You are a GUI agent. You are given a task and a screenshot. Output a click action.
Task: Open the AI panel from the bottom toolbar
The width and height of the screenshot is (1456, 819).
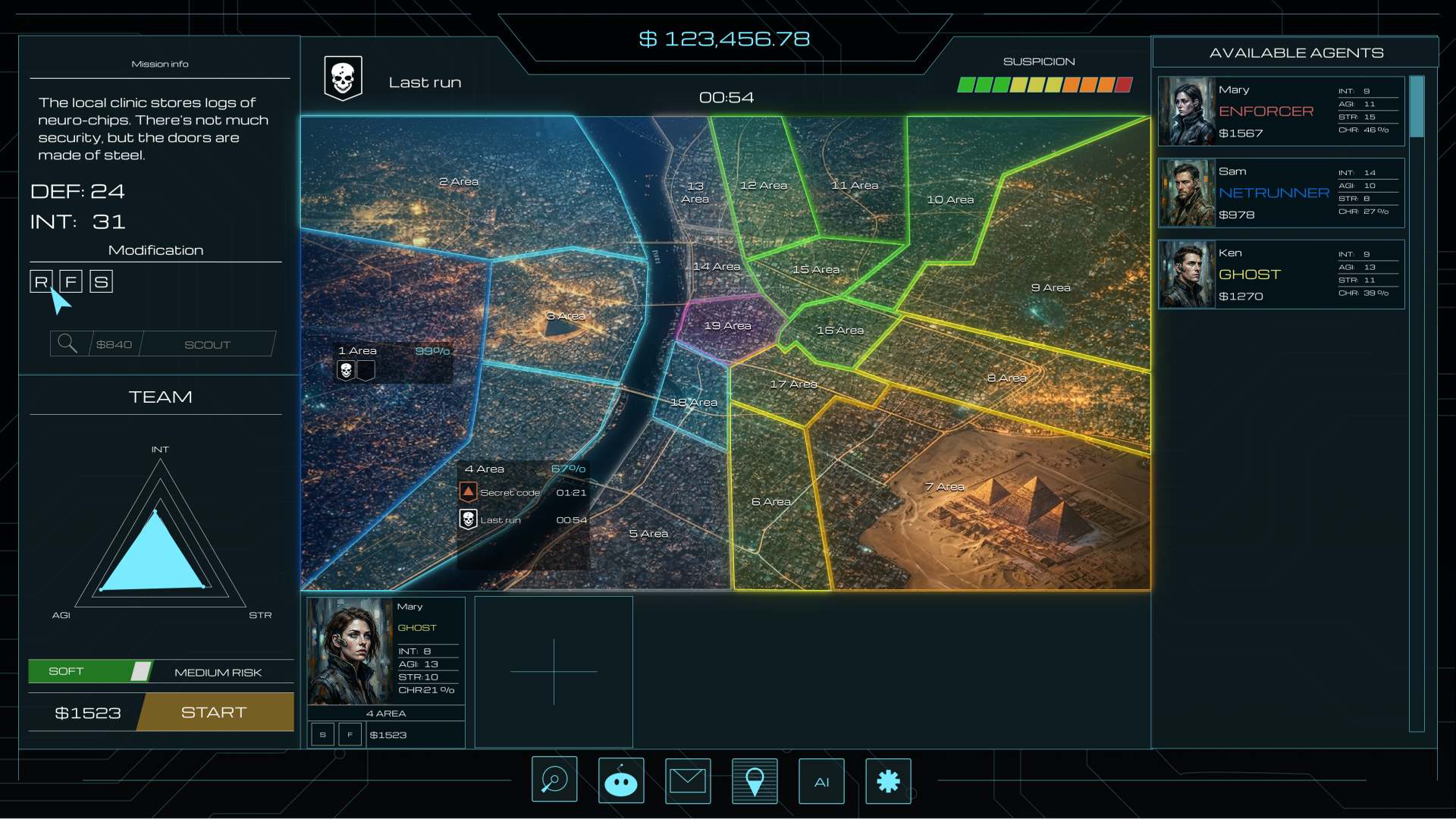(821, 781)
